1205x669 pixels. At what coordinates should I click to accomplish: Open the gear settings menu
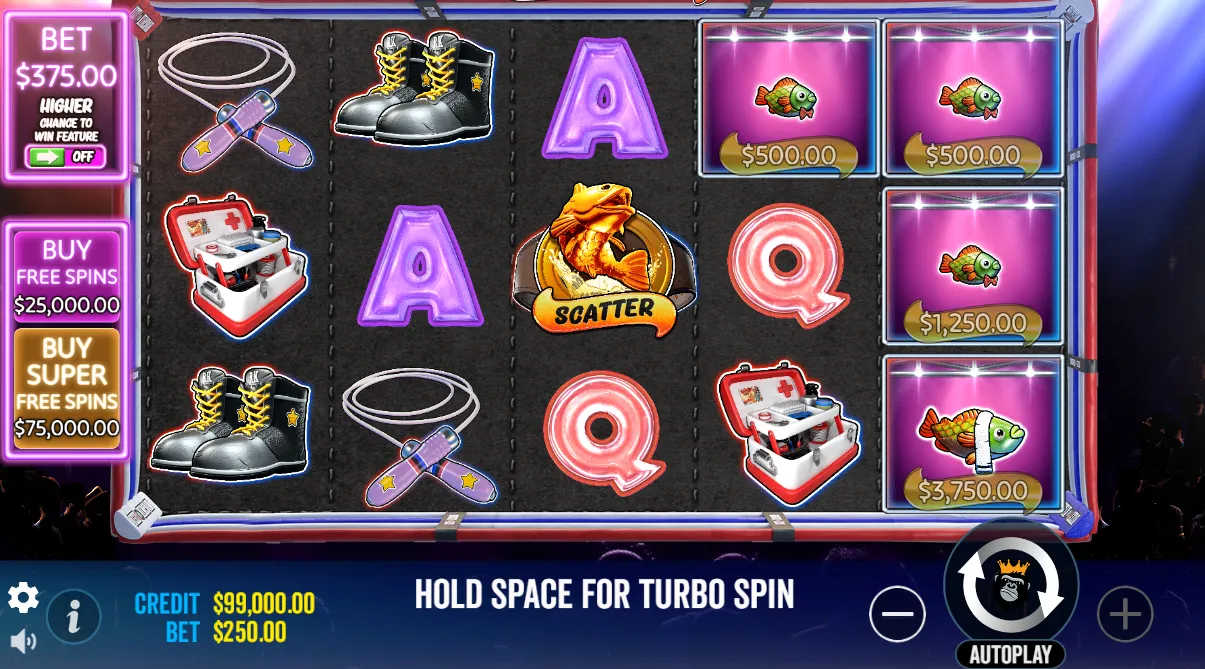point(23,598)
